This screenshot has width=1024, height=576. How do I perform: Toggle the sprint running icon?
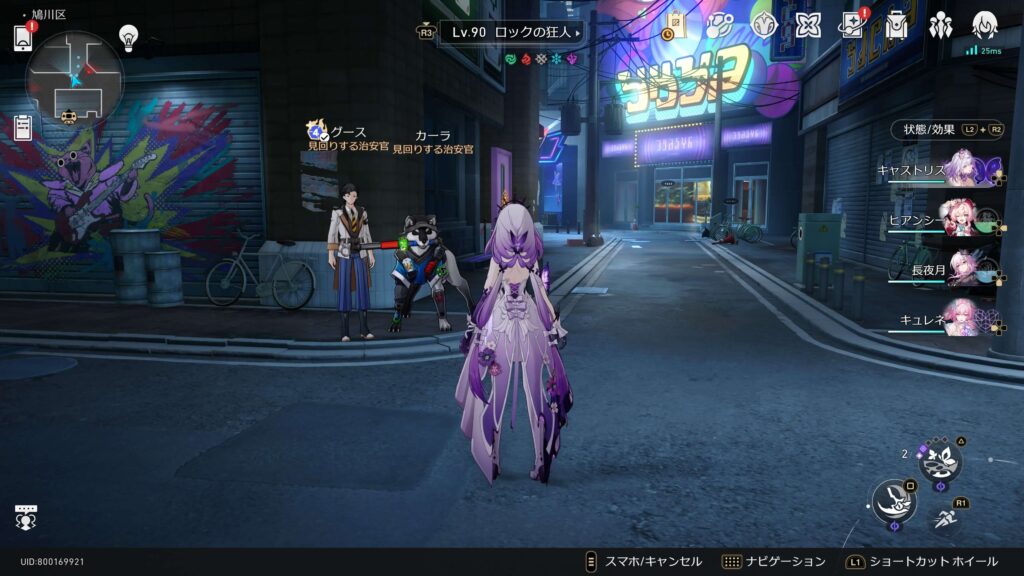[x=945, y=518]
